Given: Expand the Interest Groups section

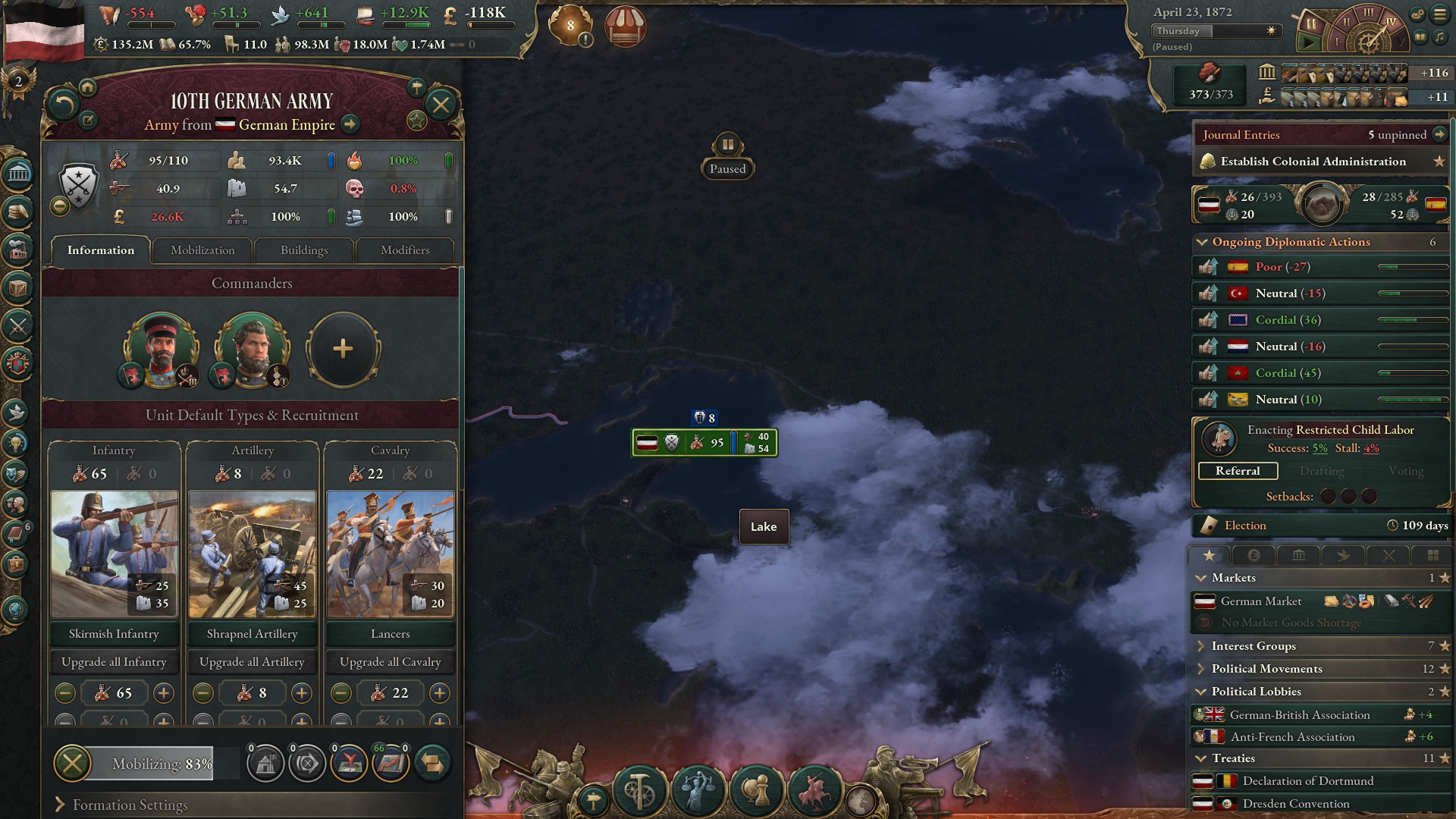Looking at the screenshot, I should [x=1201, y=646].
